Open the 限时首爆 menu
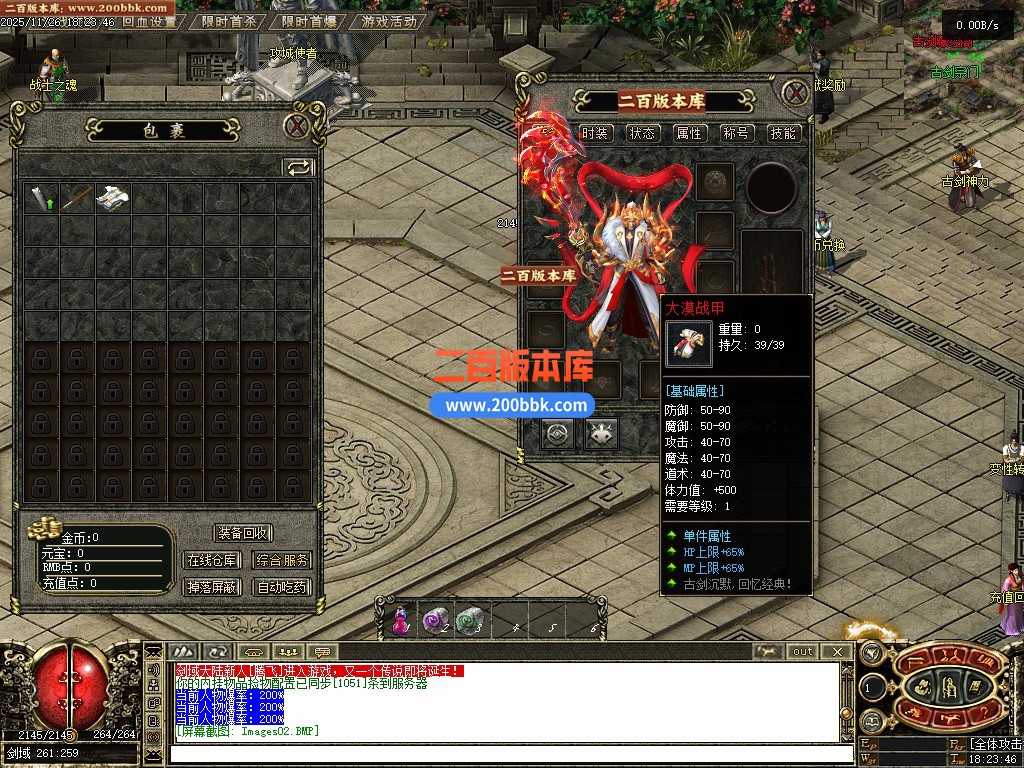This screenshot has height=768, width=1024. (309, 21)
